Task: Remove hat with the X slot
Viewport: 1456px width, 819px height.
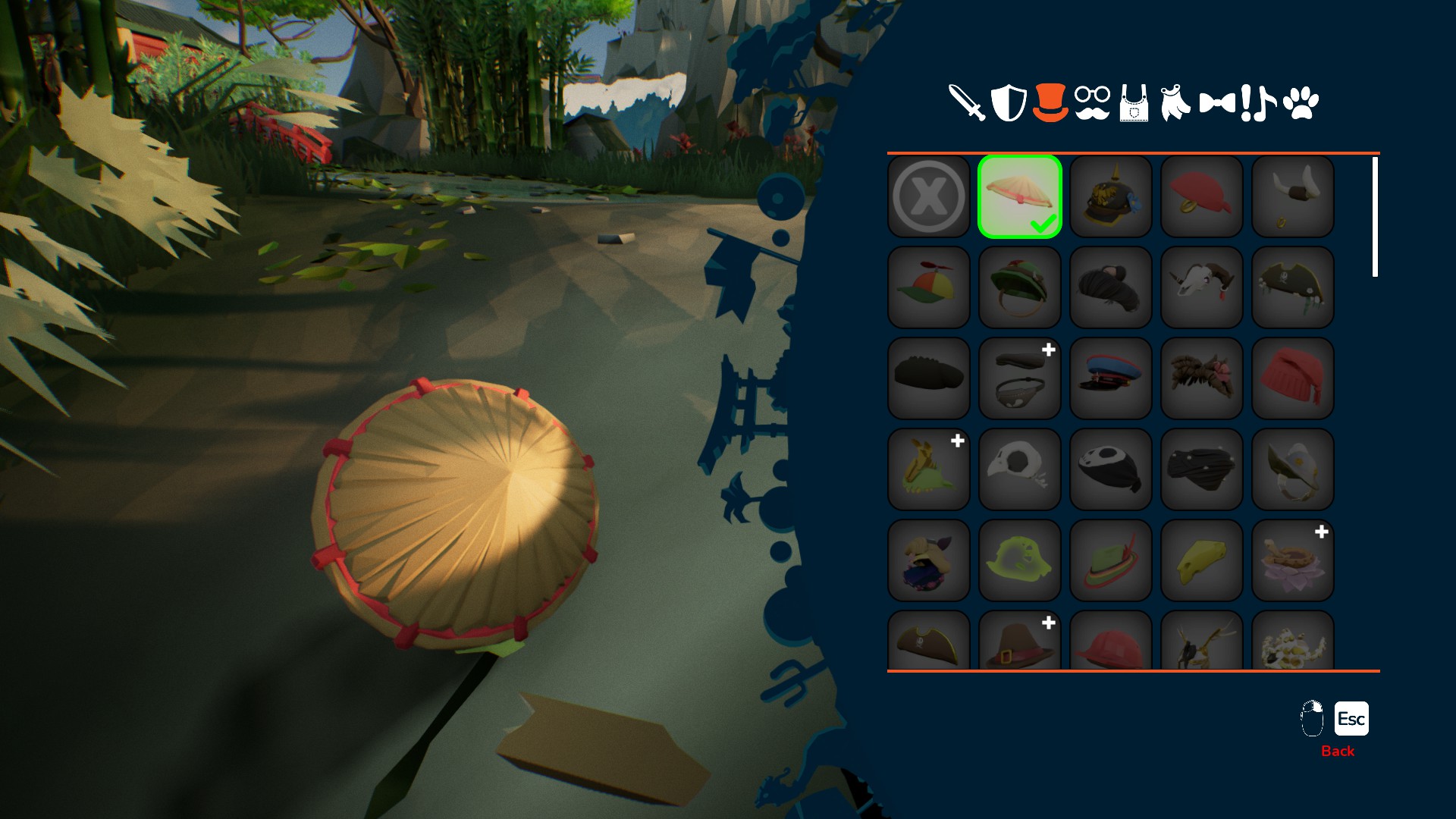Action: 929,196
